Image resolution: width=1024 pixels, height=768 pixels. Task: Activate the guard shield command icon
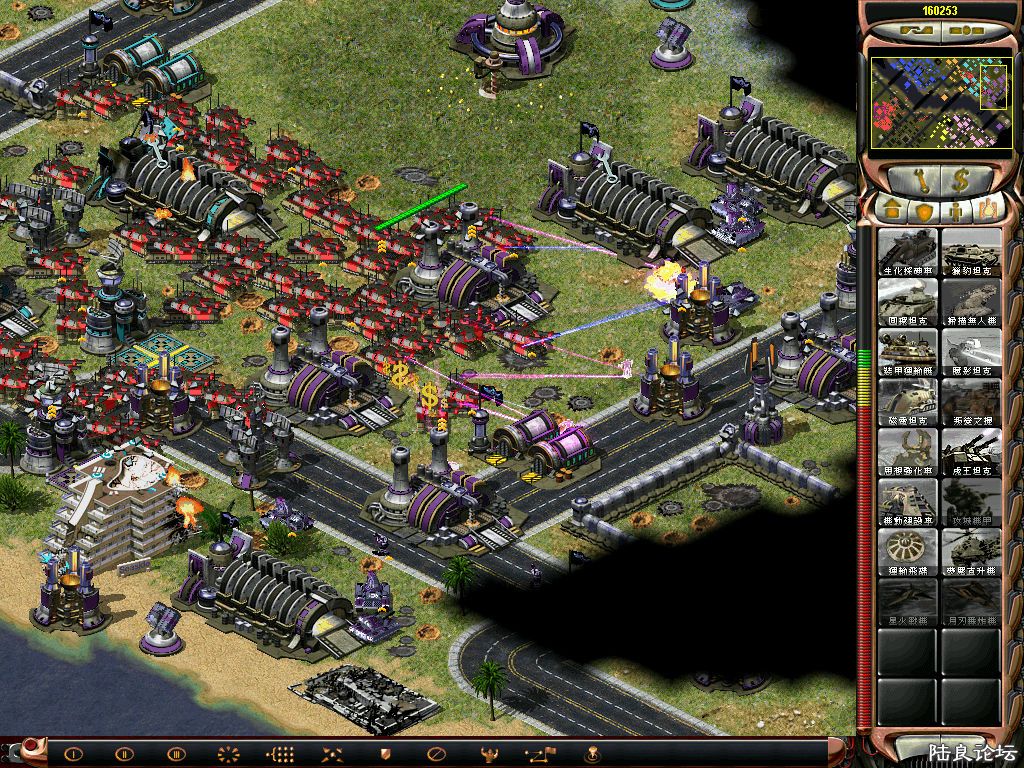(384, 754)
